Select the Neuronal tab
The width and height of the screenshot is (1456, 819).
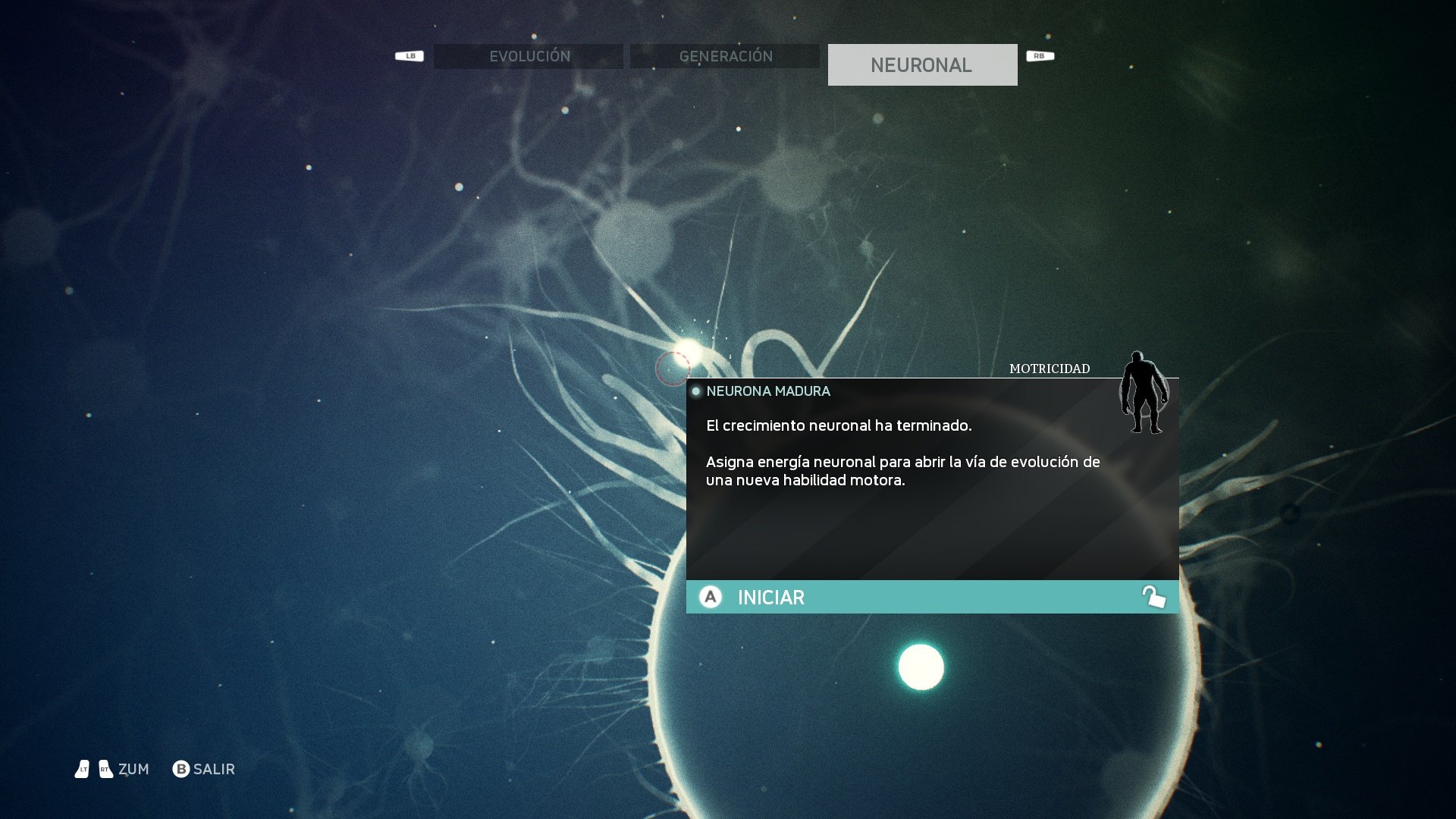(x=922, y=65)
